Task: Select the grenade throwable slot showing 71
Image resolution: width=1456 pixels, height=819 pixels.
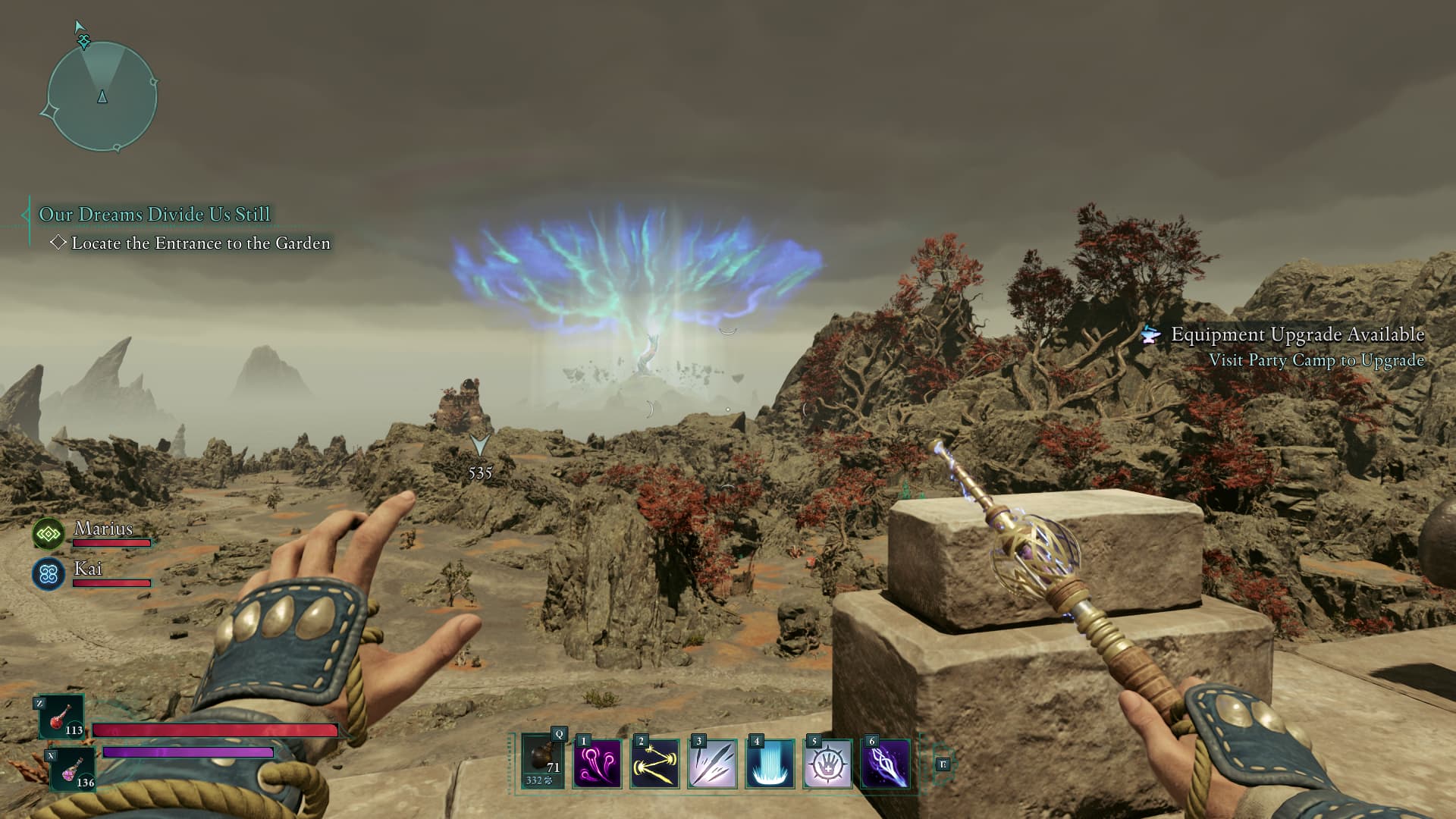Action: 543,761
